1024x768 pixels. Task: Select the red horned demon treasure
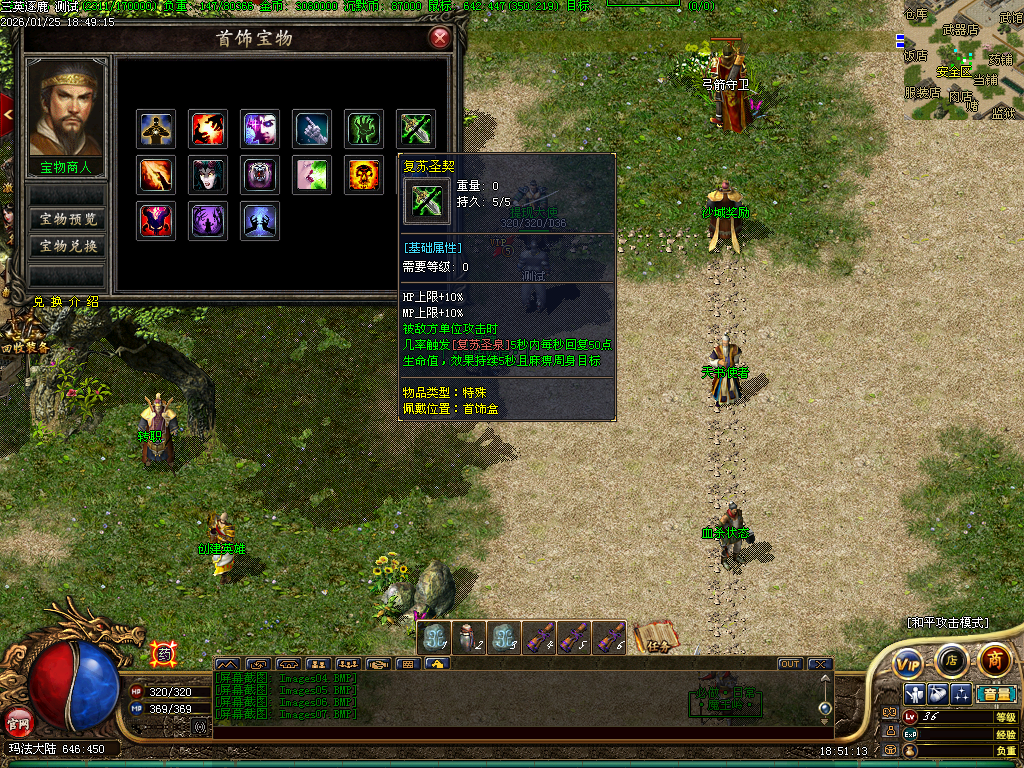[x=156, y=221]
